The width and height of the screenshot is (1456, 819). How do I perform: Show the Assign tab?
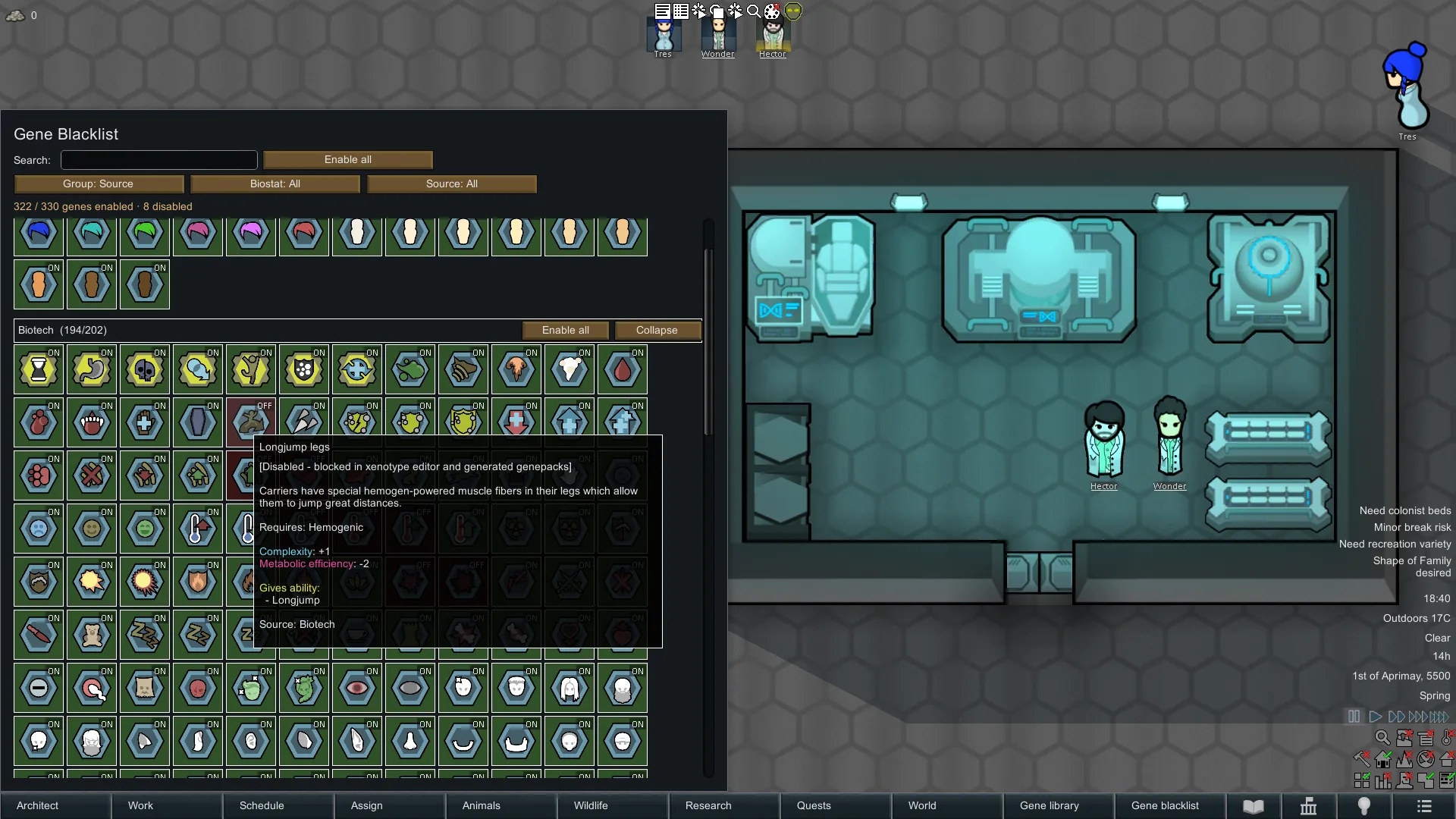(390, 805)
